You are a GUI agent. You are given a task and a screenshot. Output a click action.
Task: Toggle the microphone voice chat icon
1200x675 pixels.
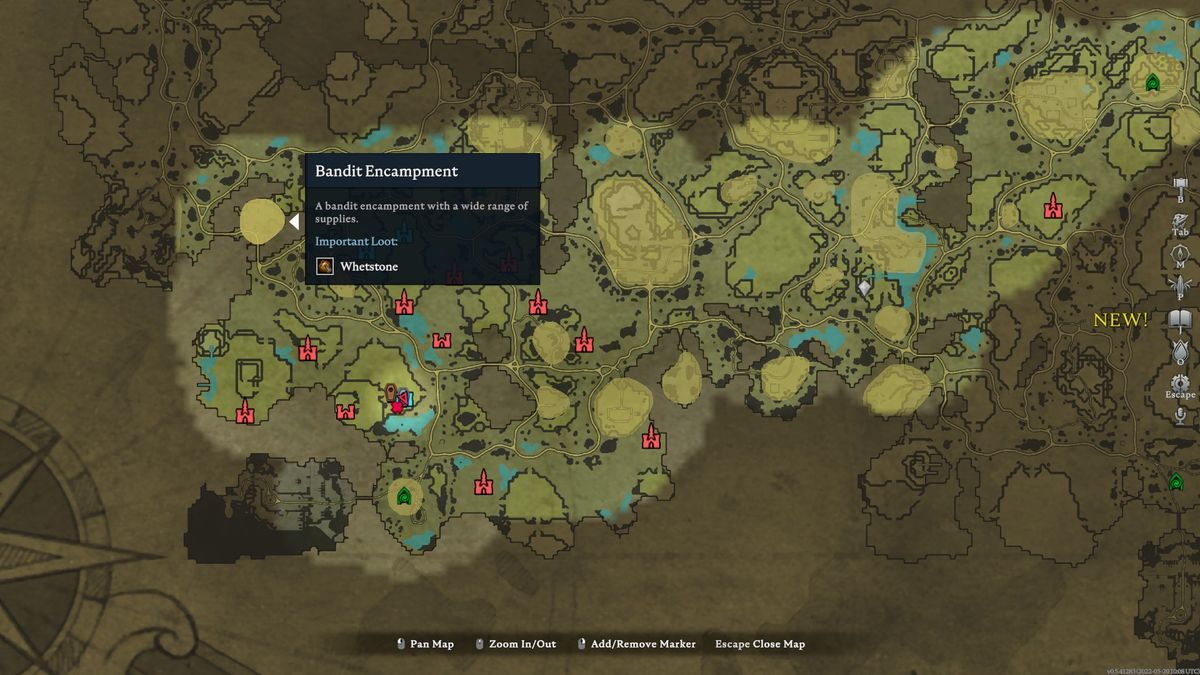coord(1180,415)
